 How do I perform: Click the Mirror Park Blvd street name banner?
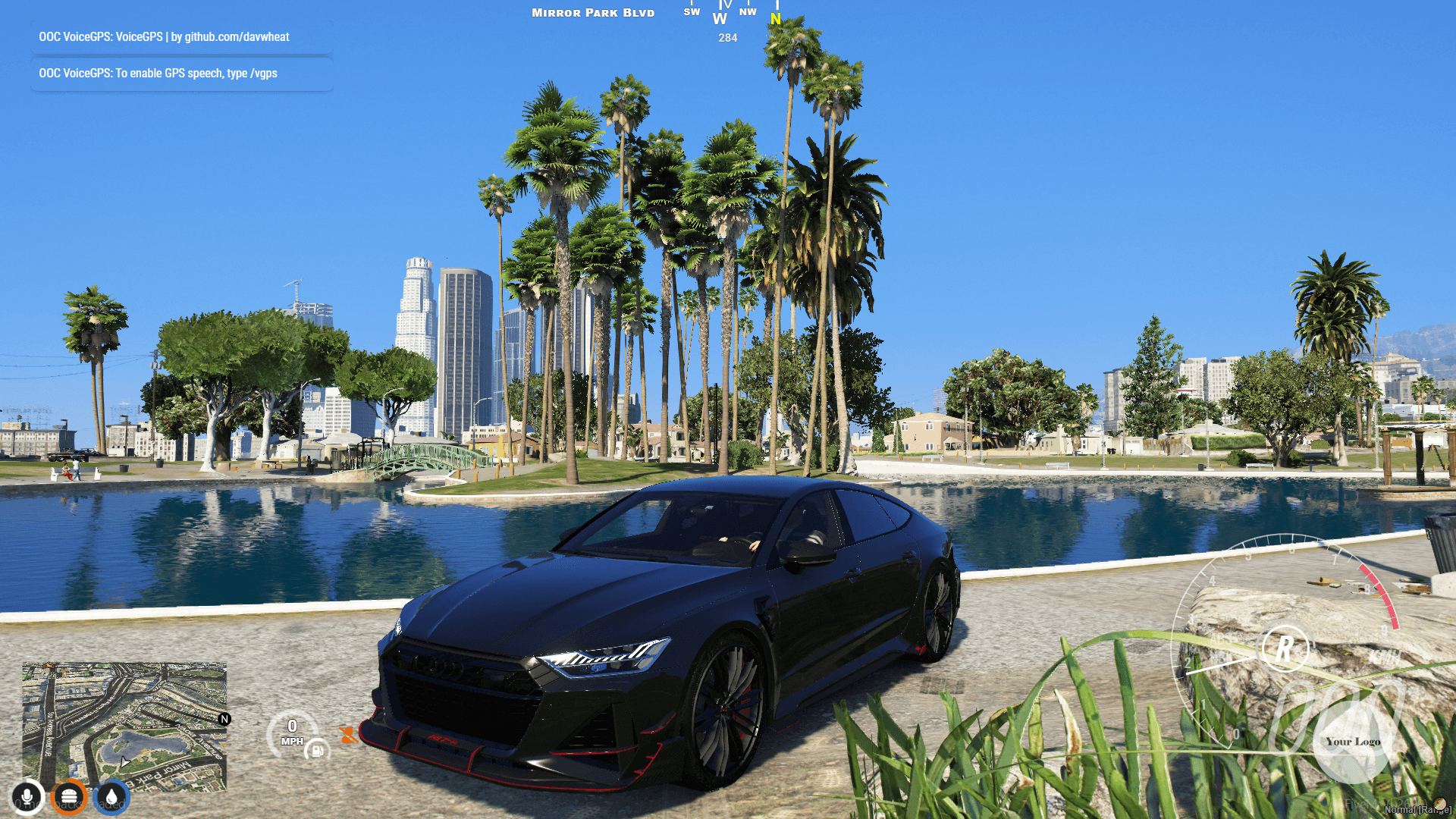[592, 12]
